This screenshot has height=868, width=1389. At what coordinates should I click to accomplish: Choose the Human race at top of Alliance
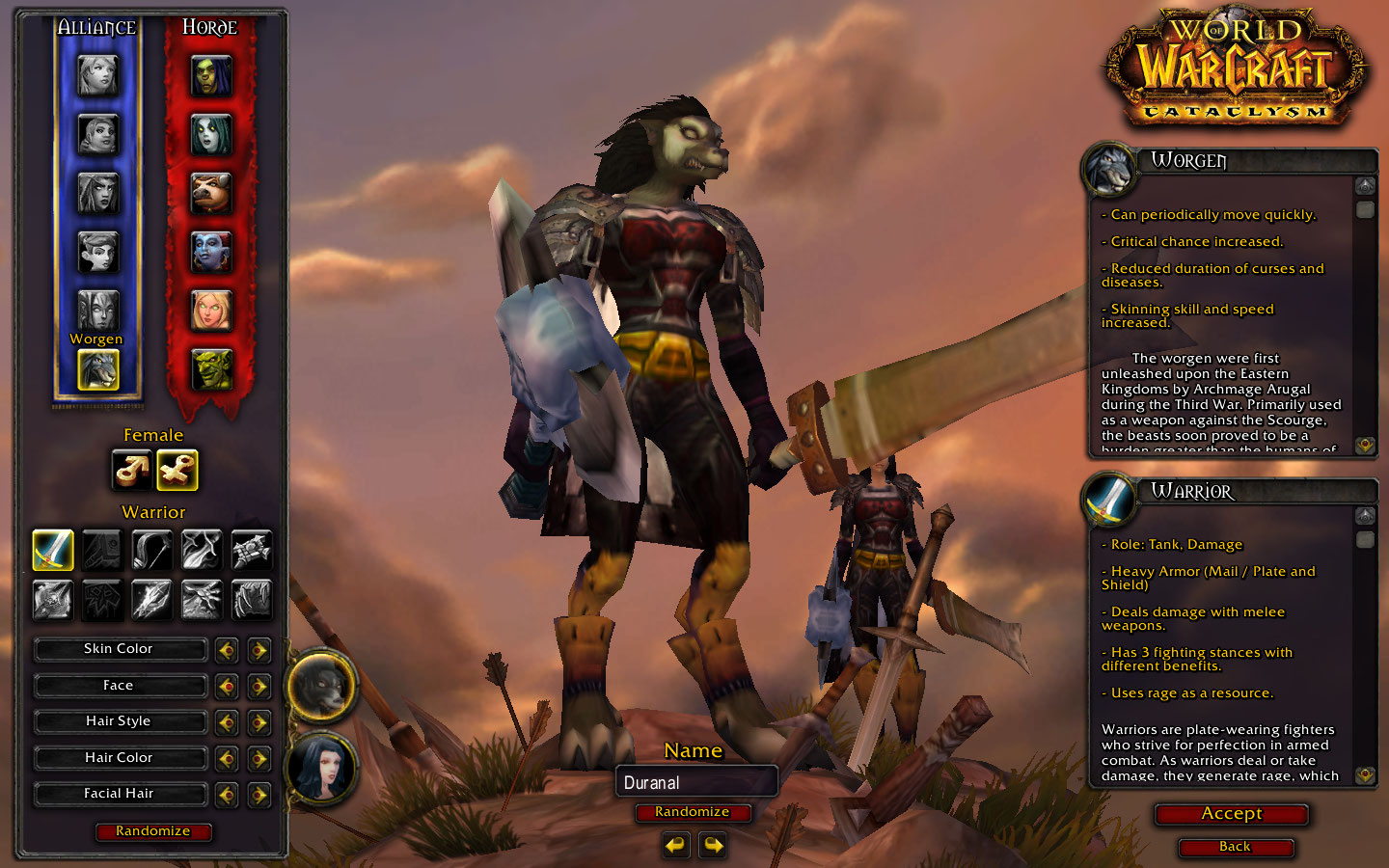pos(97,76)
